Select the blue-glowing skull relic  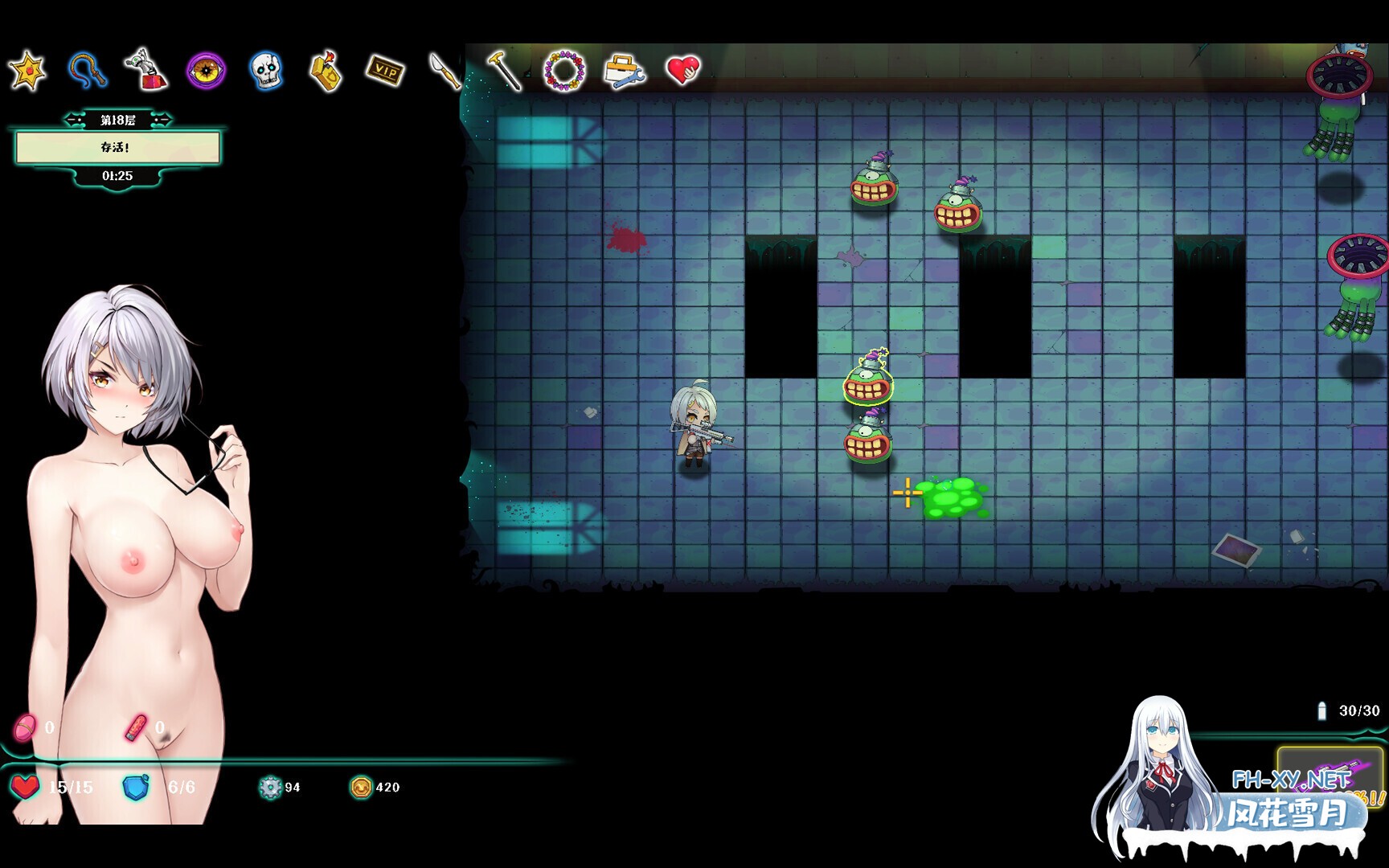266,71
